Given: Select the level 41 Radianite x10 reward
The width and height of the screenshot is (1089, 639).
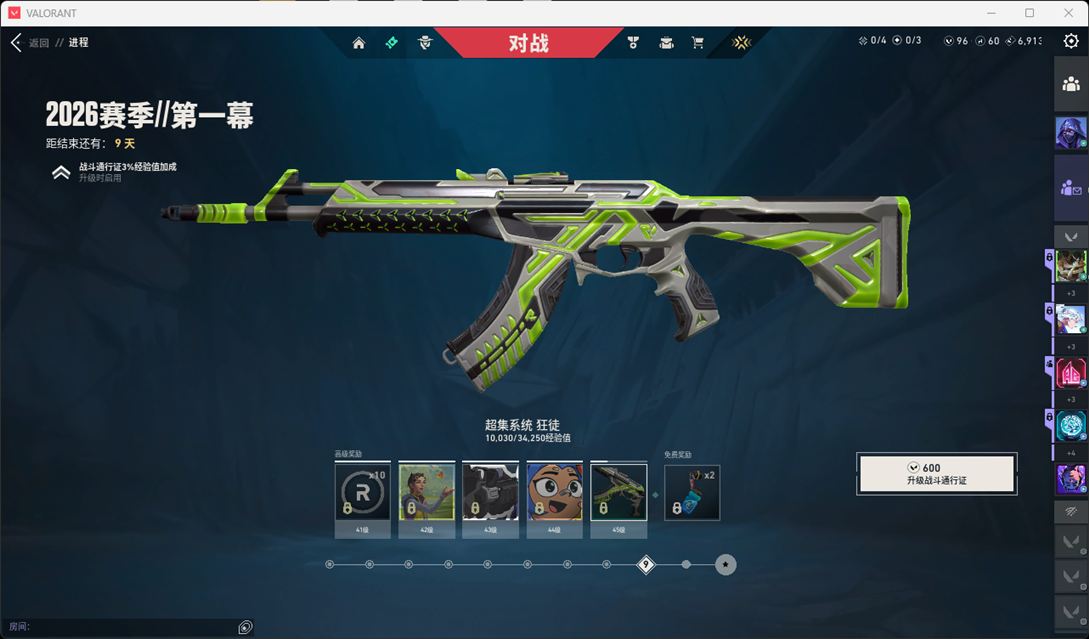Looking at the screenshot, I should point(362,492).
